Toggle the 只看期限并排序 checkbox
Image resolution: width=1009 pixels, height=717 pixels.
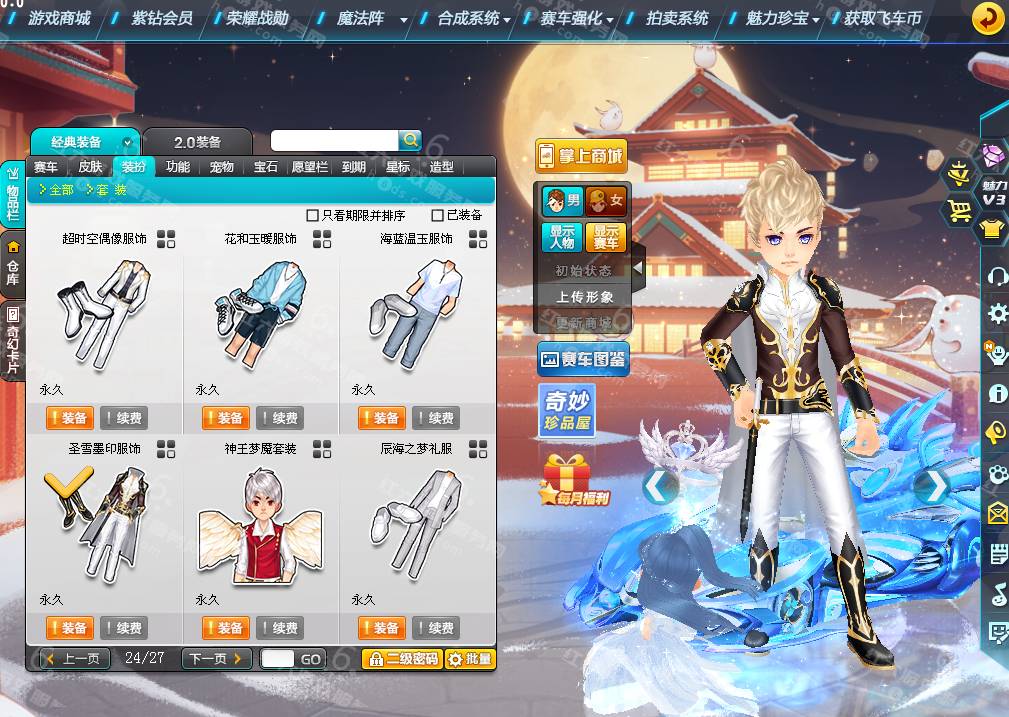click(312, 215)
